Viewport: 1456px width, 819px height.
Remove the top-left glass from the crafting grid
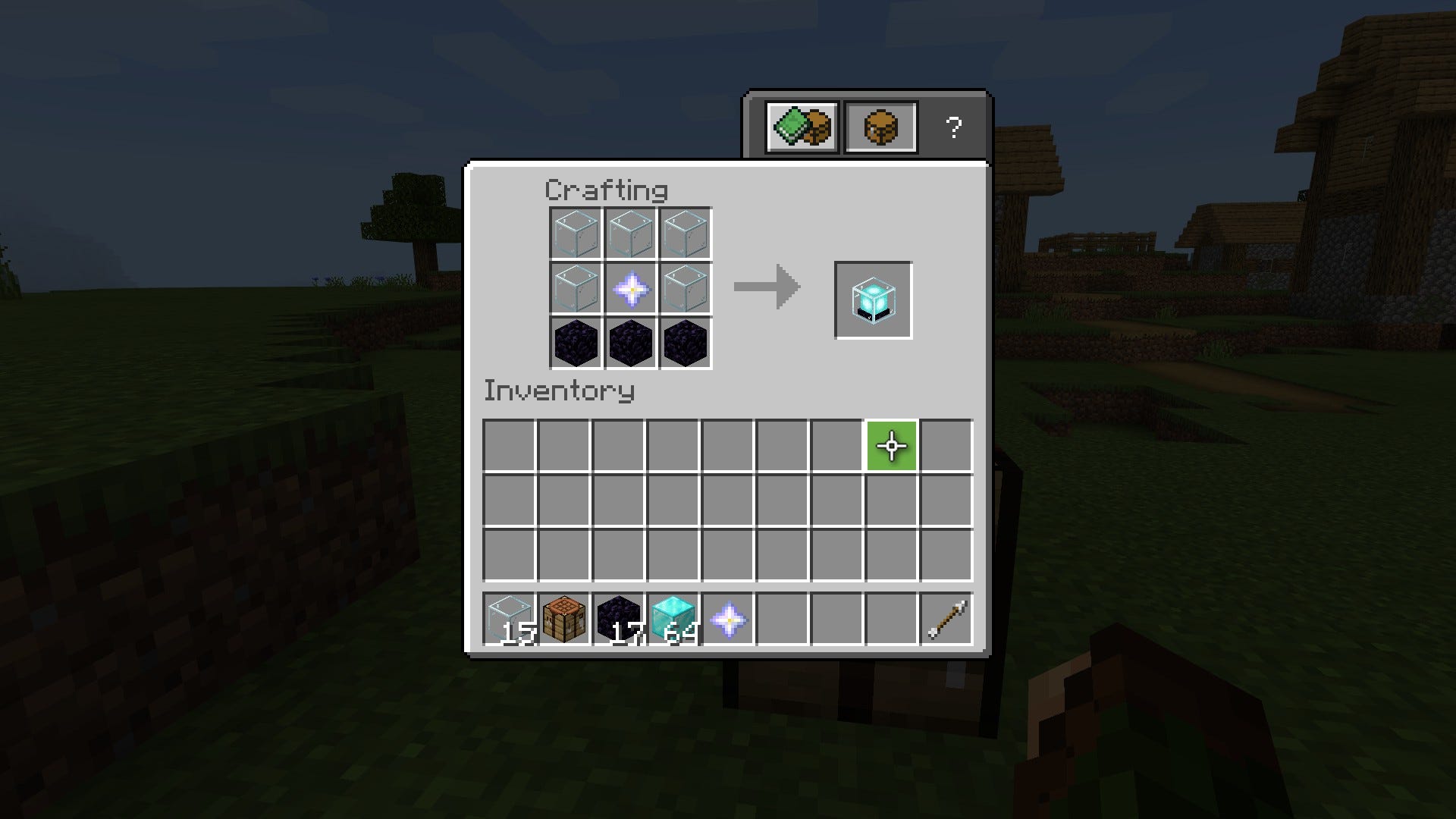pos(575,234)
